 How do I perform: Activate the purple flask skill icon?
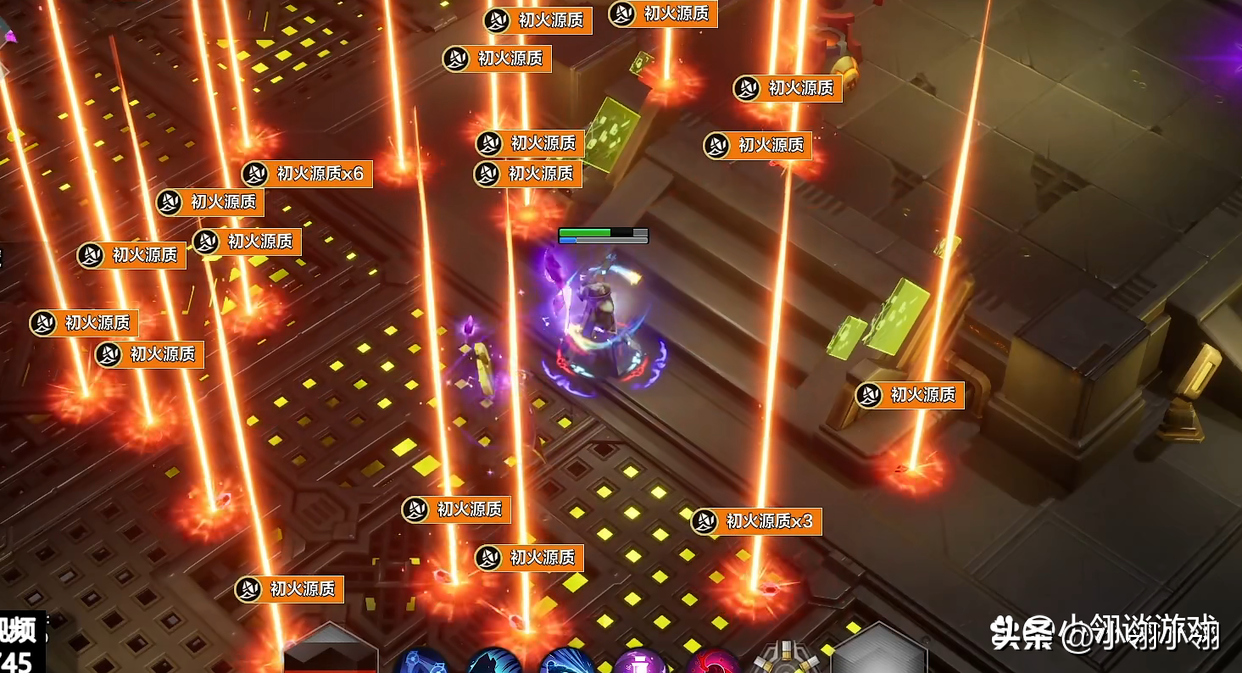640,662
